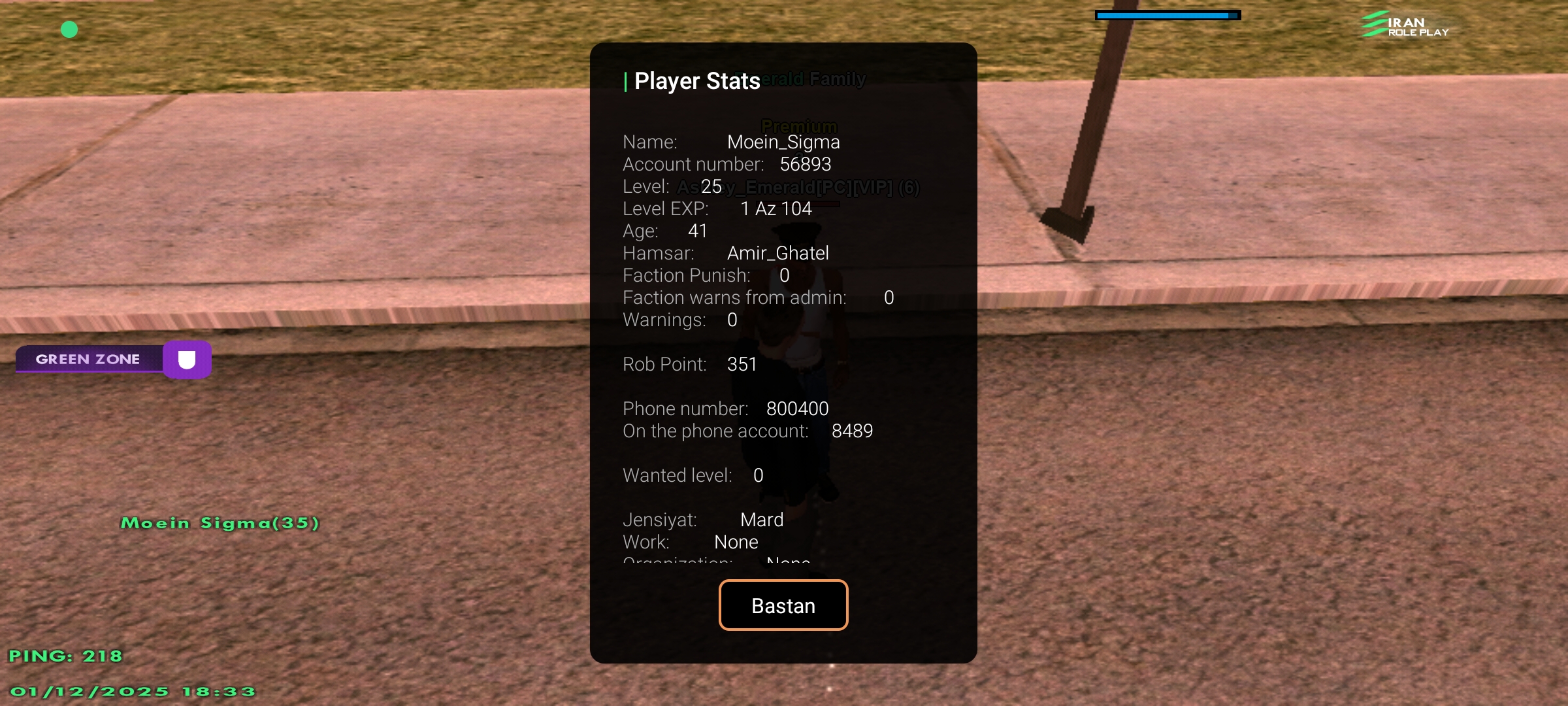
Task: Click the Moein Sigma(35) nametag
Action: click(220, 522)
